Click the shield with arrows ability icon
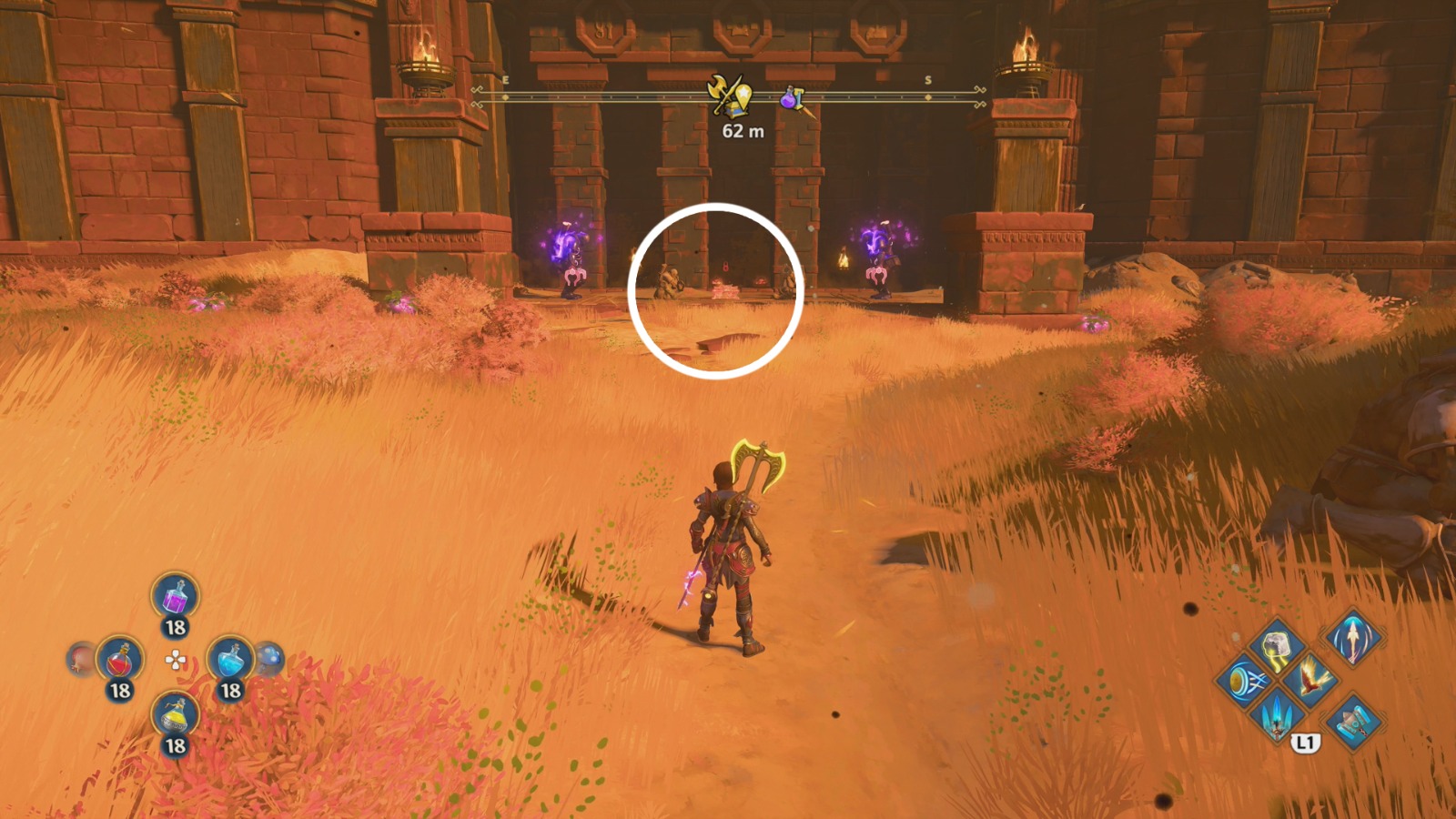Image resolution: width=1456 pixels, height=819 pixels. click(x=1244, y=680)
